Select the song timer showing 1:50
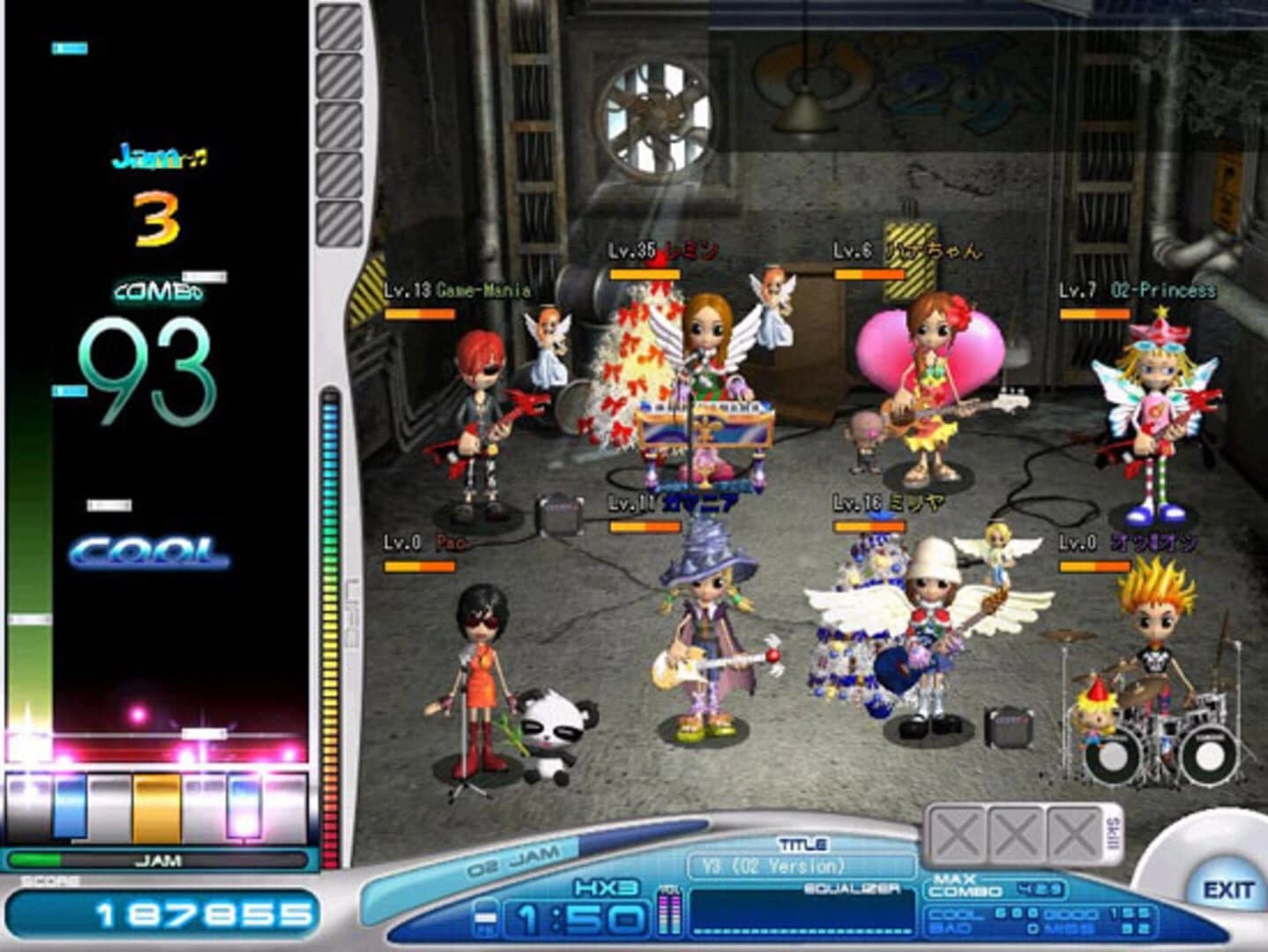Image resolution: width=1268 pixels, height=952 pixels. pyautogui.click(x=578, y=919)
